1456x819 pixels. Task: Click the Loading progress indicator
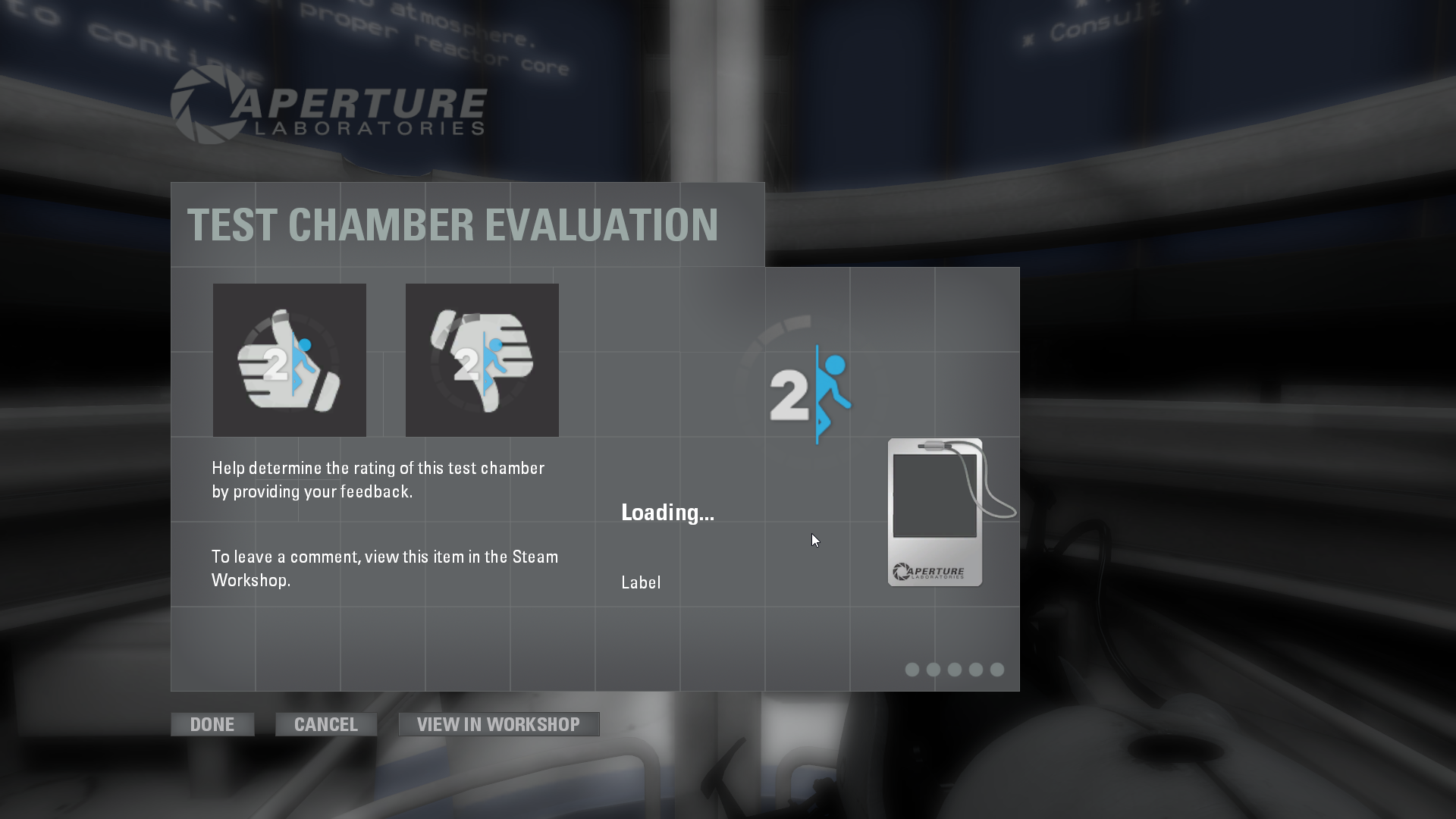[668, 512]
